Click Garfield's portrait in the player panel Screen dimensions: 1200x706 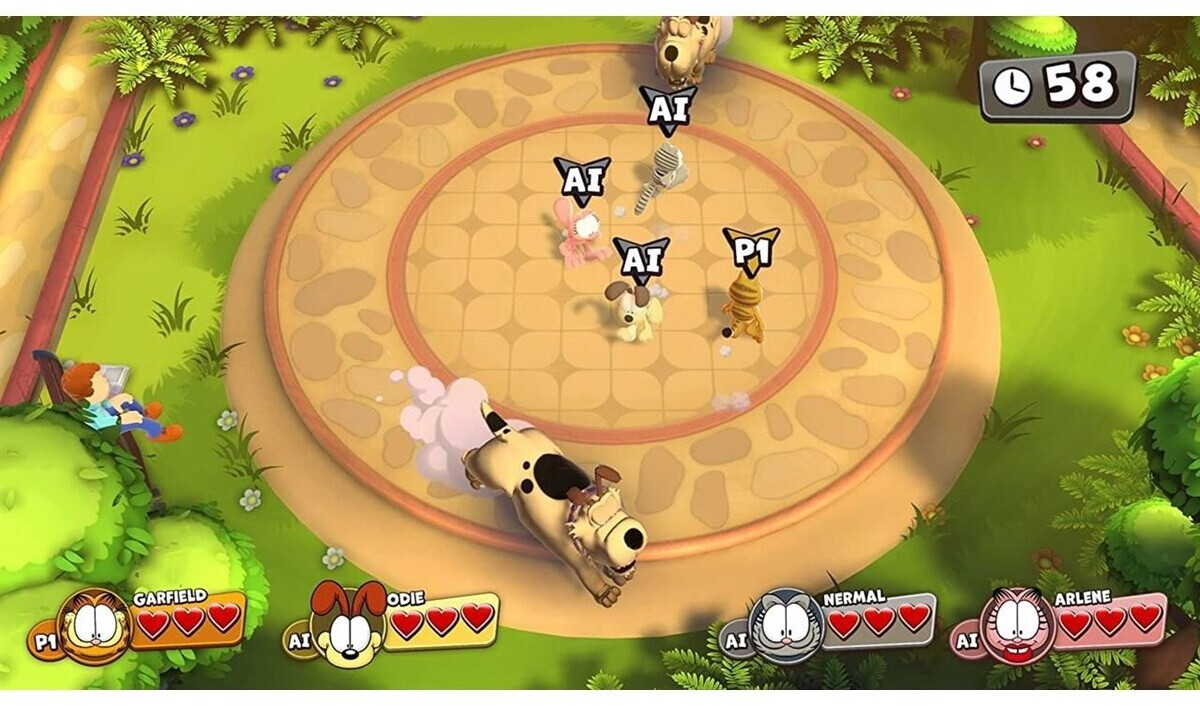pos(95,626)
